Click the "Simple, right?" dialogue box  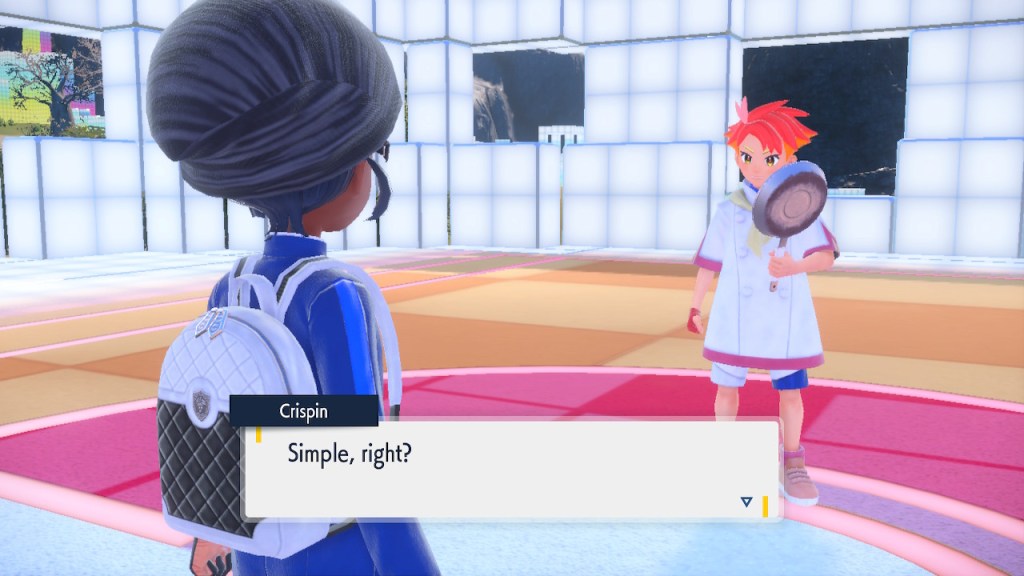[x=511, y=469]
